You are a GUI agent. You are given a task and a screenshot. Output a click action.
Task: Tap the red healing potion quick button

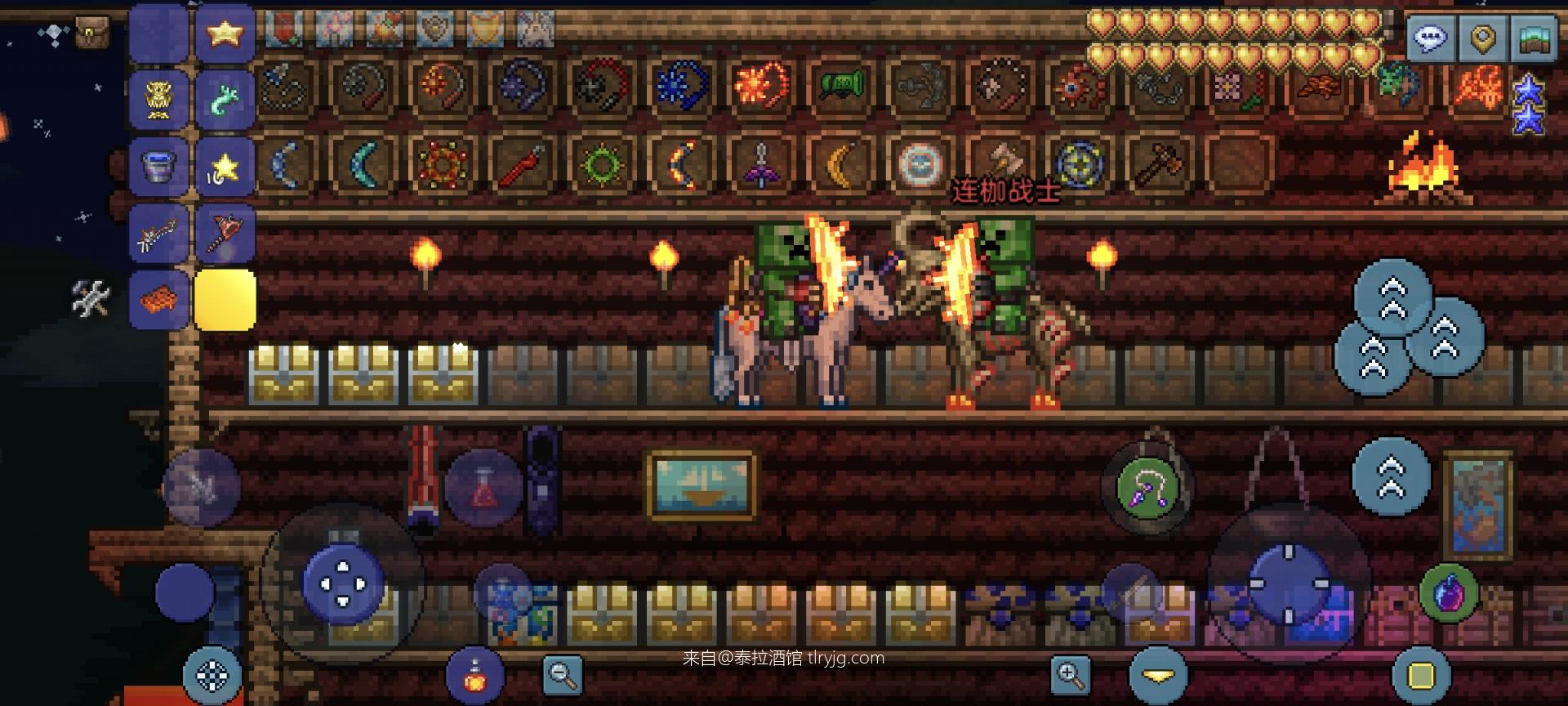coord(483,489)
